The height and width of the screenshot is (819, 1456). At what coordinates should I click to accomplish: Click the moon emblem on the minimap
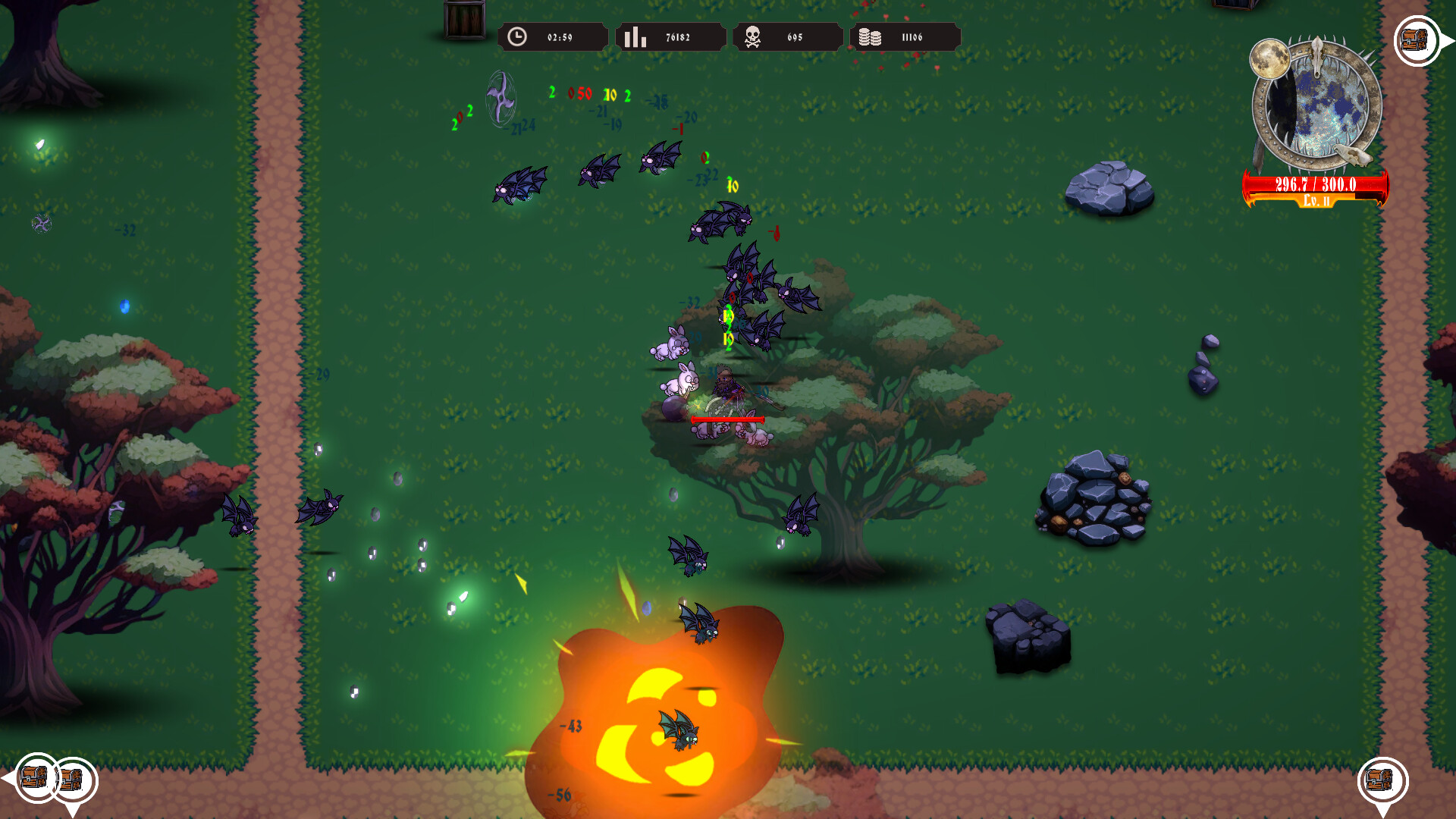click(x=1271, y=61)
